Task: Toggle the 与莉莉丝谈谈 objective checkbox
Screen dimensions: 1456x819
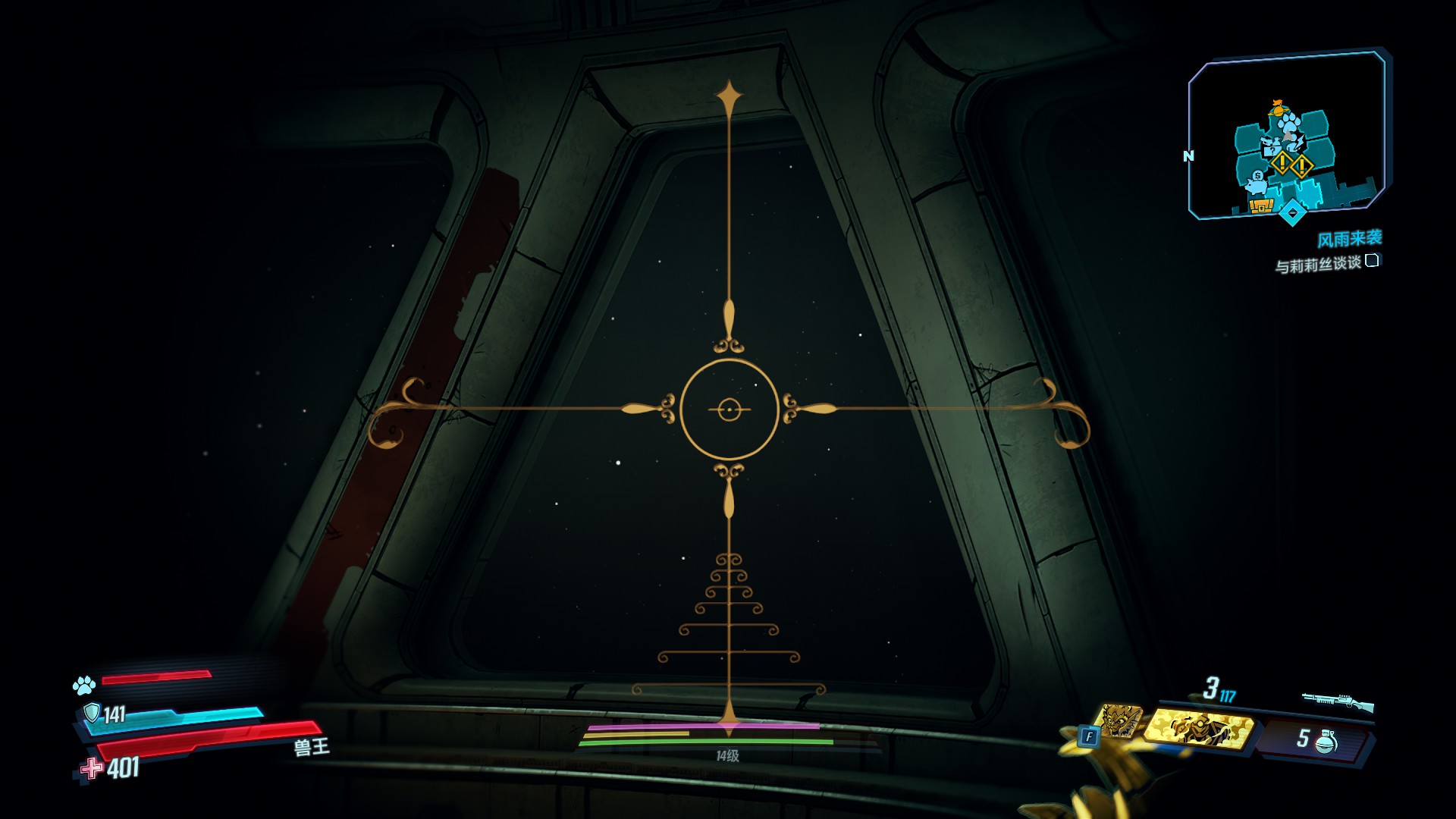Action: coord(1372,261)
